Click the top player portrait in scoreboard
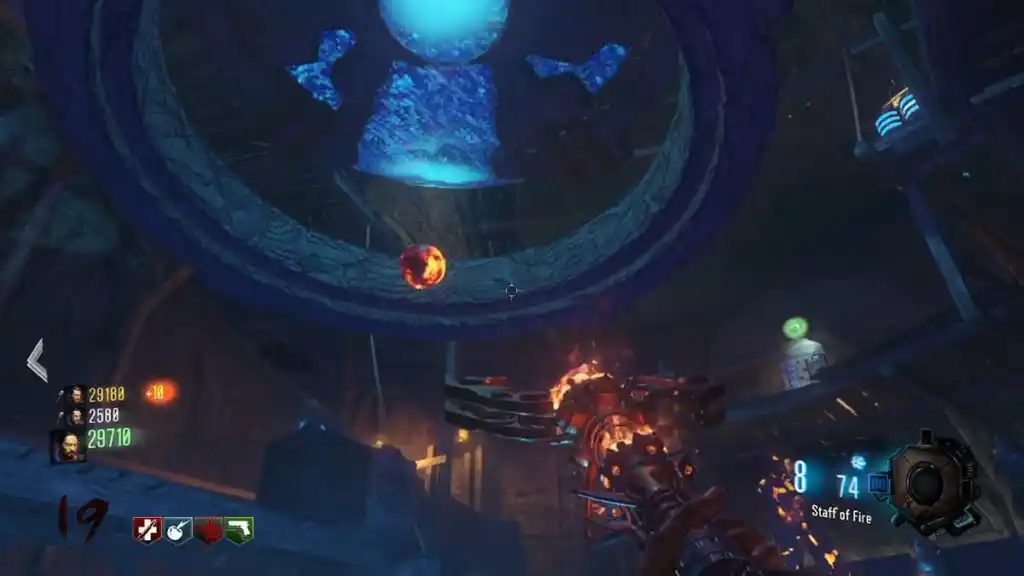 tap(72, 395)
